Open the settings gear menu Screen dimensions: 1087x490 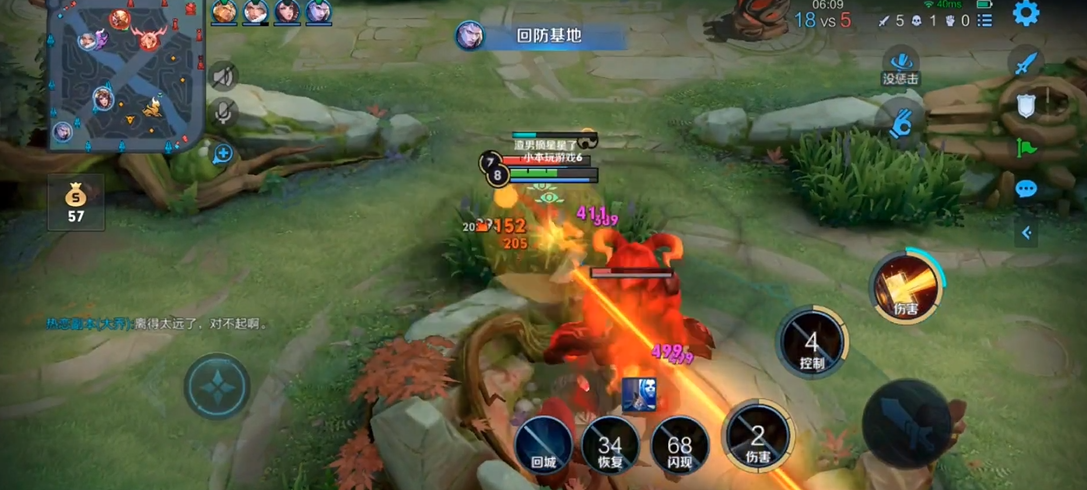click(1026, 14)
